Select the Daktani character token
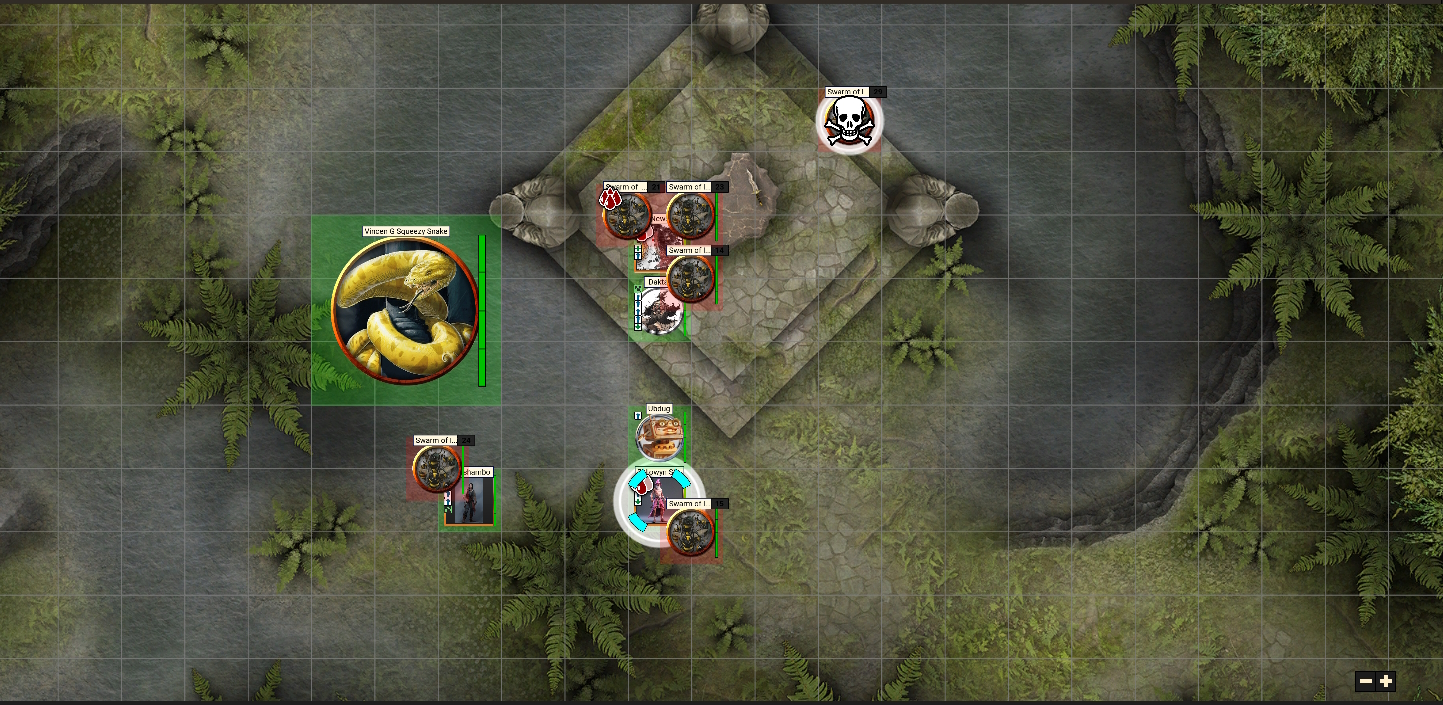 (x=660, y=312)
